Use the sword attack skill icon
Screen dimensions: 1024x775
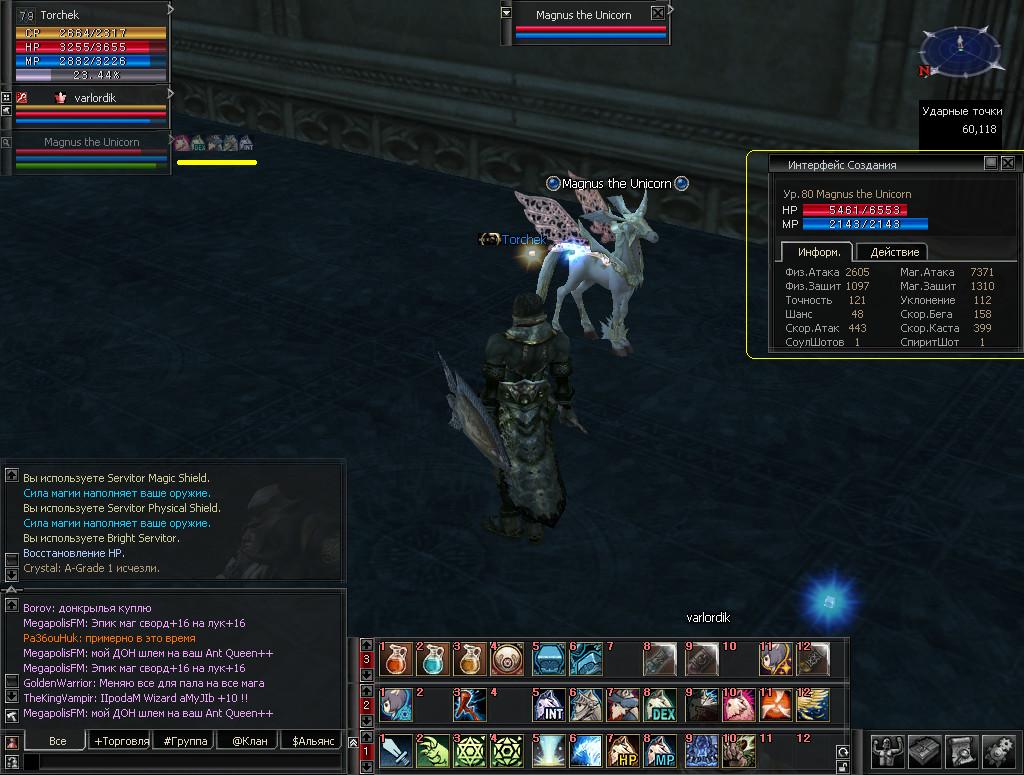click(x=396, y=752)
